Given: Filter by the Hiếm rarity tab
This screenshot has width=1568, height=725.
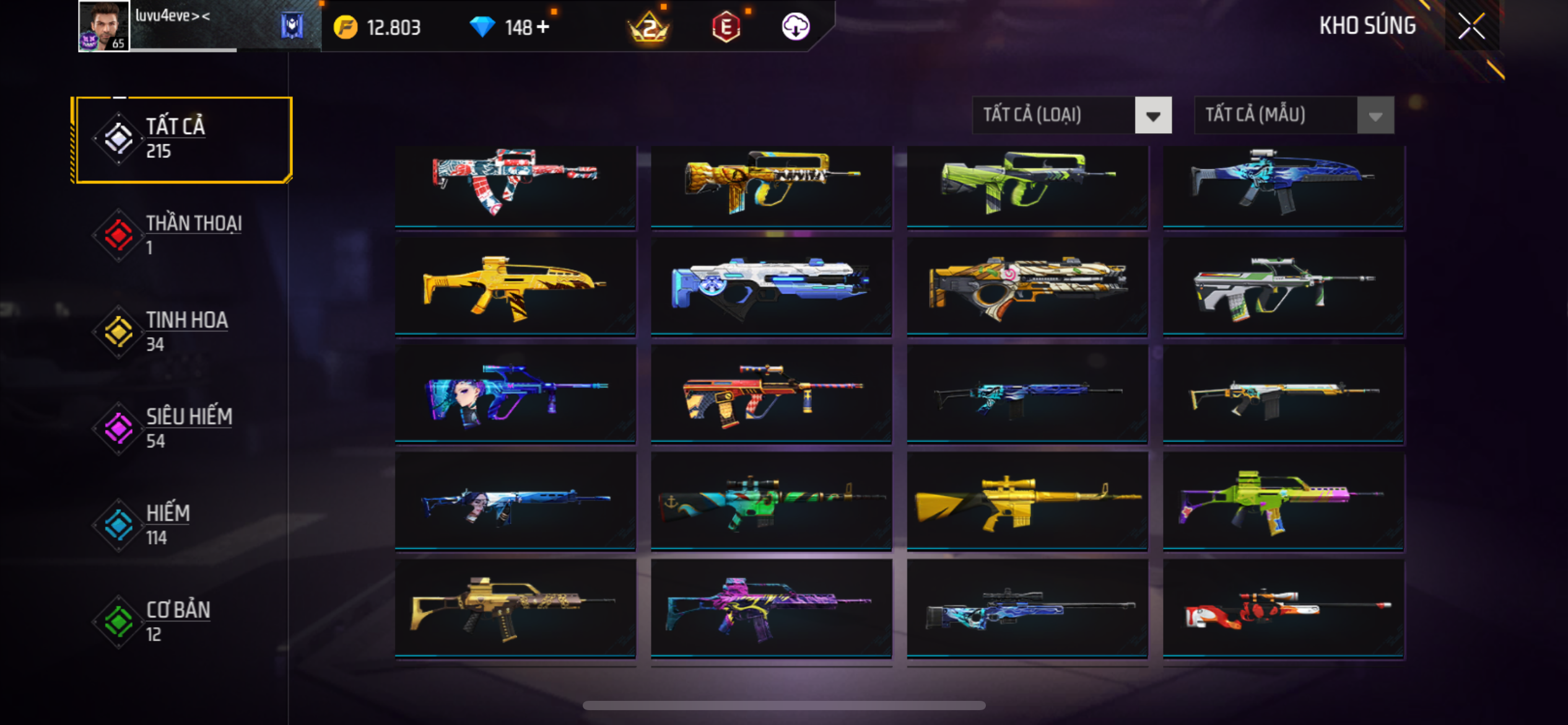Looking at the screenshot, I should point(182,525).
